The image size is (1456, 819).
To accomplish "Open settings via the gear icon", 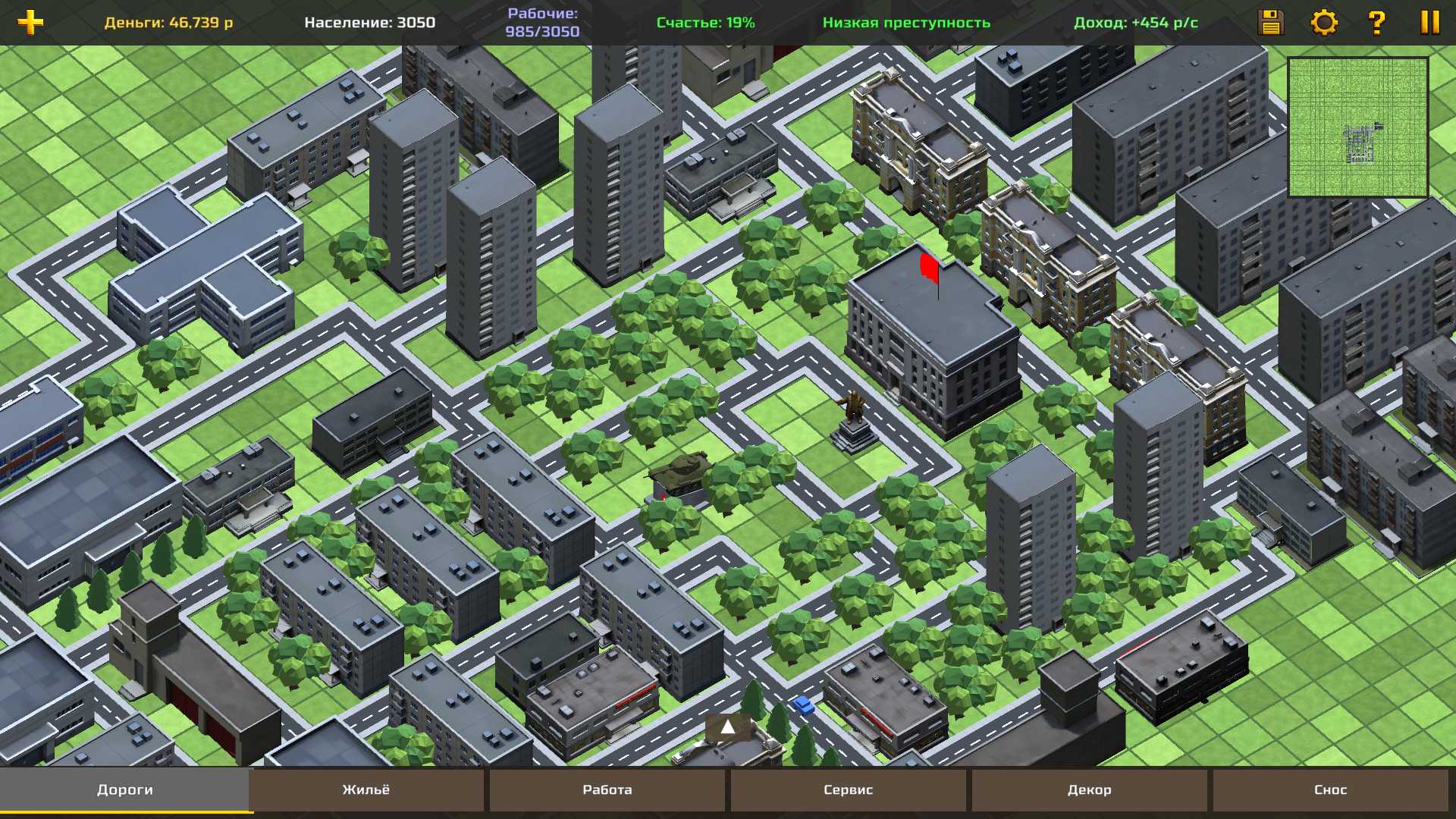I will coord(1324,24).
